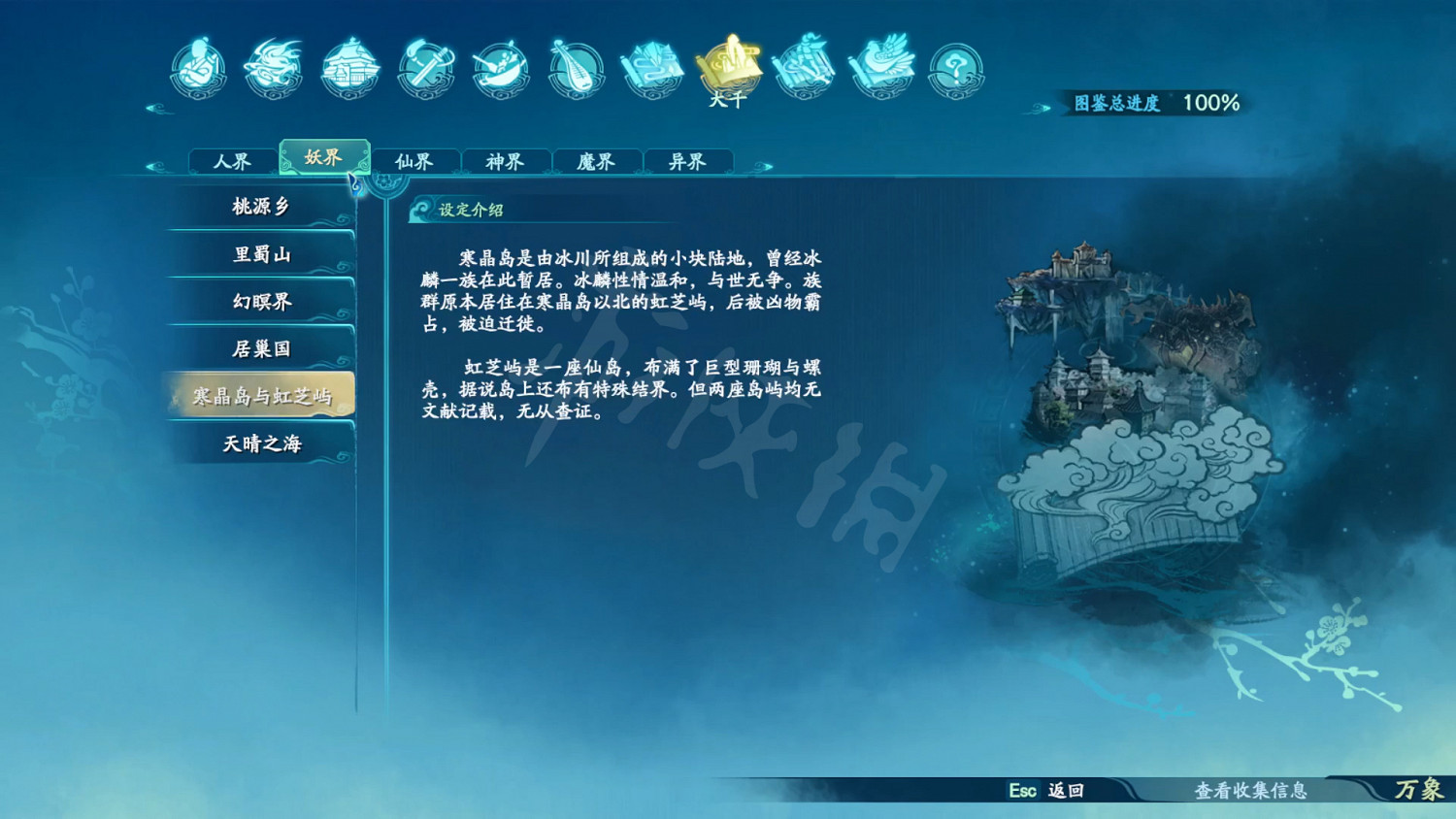Open the 天晴之海 entry
Viewport: 1456px width, 819px height.
click(x=260, y=442)
